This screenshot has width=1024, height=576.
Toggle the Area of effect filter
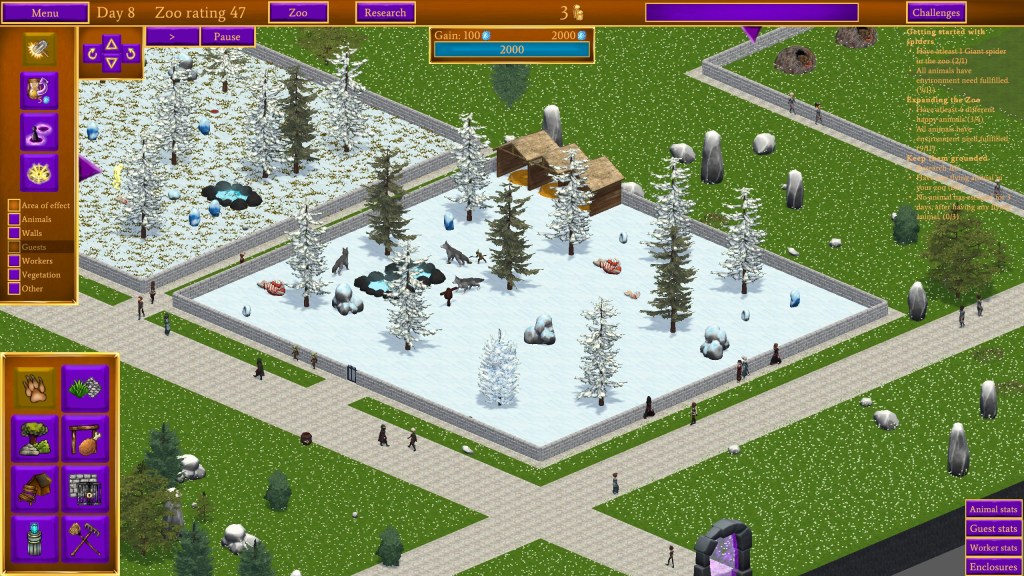coord(14,205)
